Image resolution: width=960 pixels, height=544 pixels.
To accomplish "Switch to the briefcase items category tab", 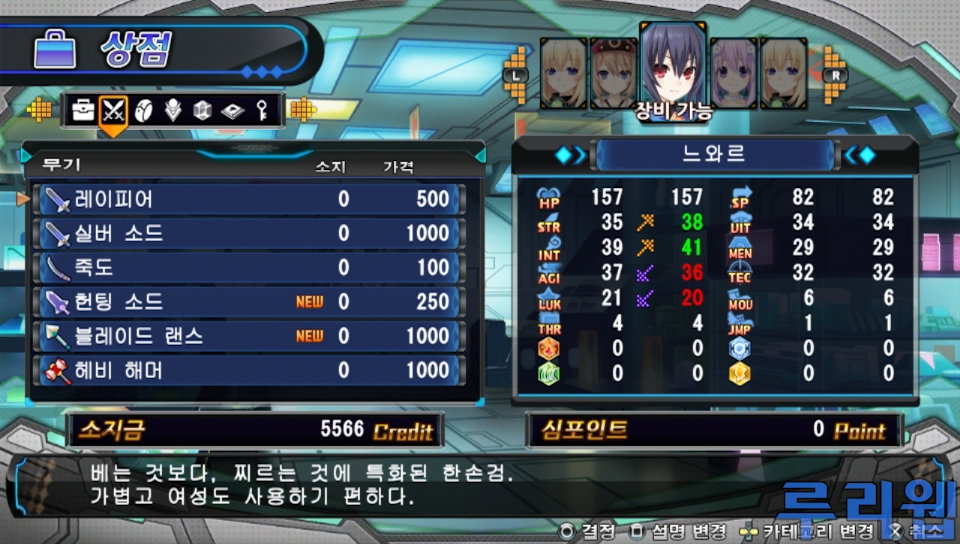I will pyautogui.click(x=84, y=110).
